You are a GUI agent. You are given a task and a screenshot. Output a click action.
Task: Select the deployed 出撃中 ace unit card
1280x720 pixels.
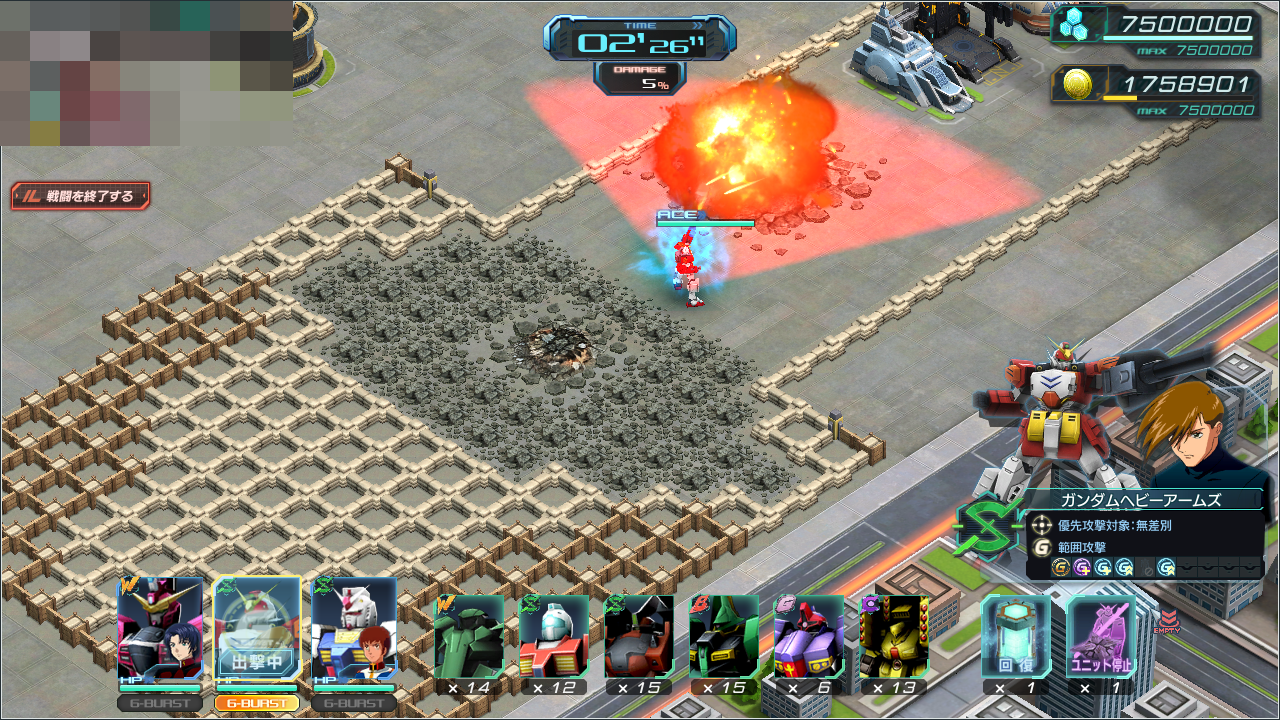[257, 631]
